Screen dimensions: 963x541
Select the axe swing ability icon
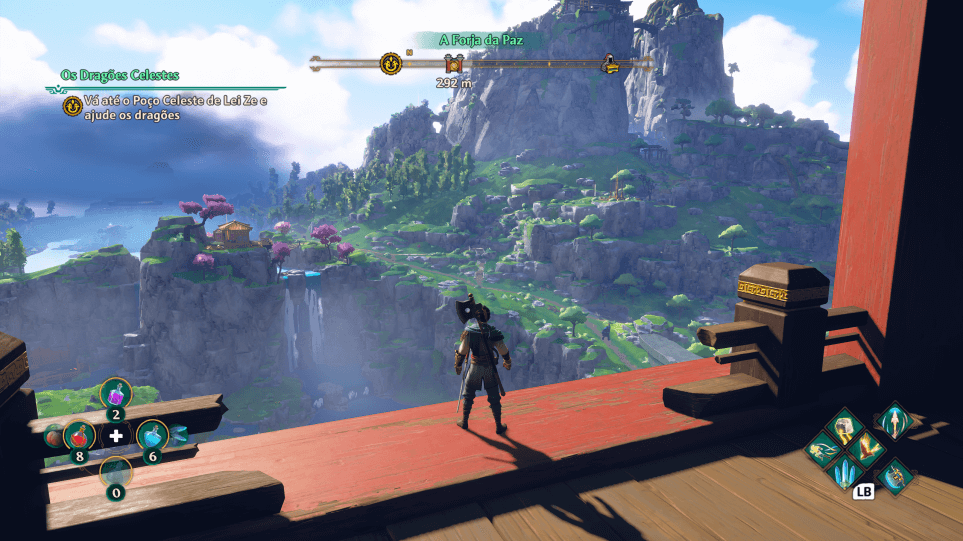coord(893,476)
